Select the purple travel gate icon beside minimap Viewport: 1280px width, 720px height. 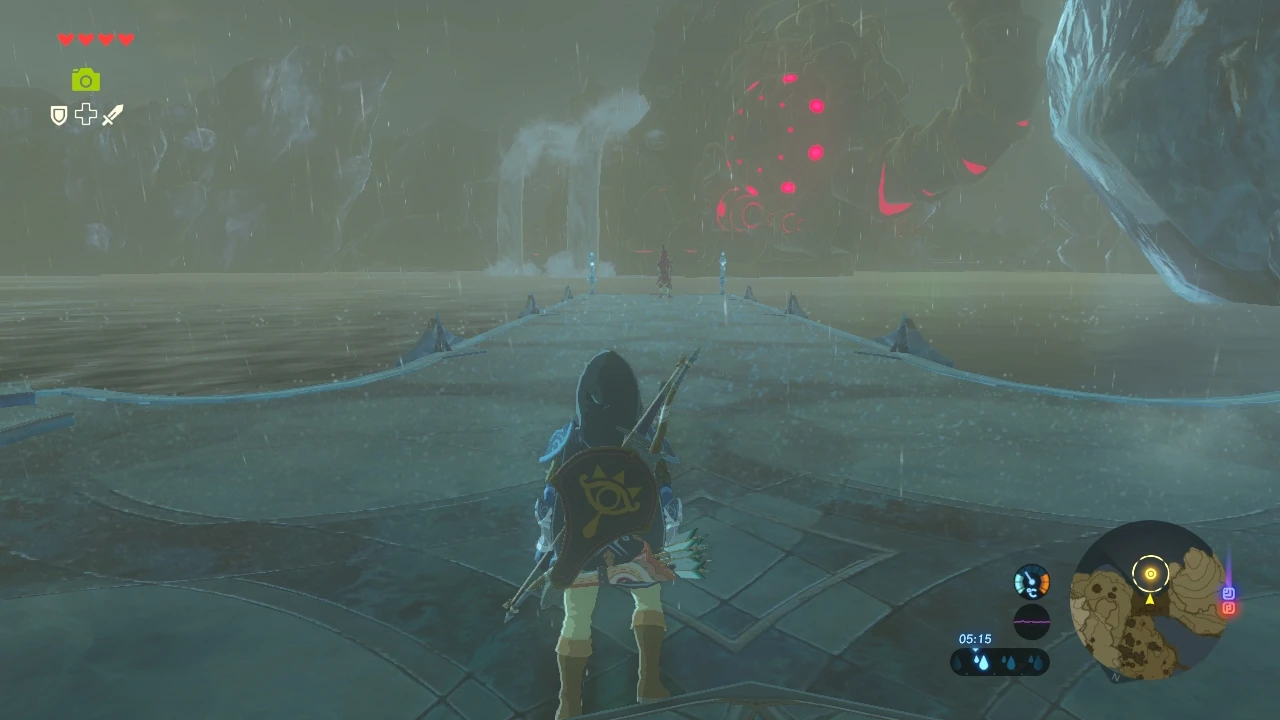1228,593
